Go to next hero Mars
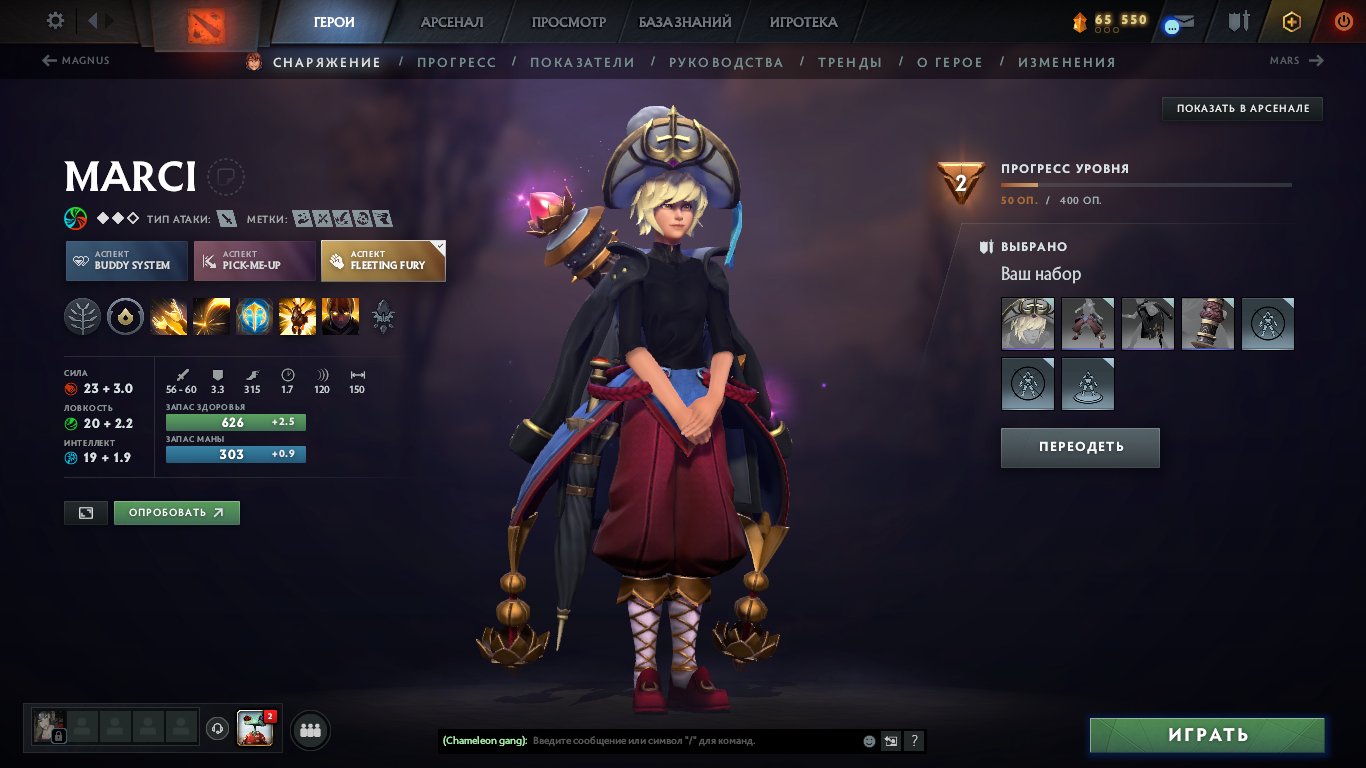Viewport: 1366px width, 768px height. pos(1296,61)
